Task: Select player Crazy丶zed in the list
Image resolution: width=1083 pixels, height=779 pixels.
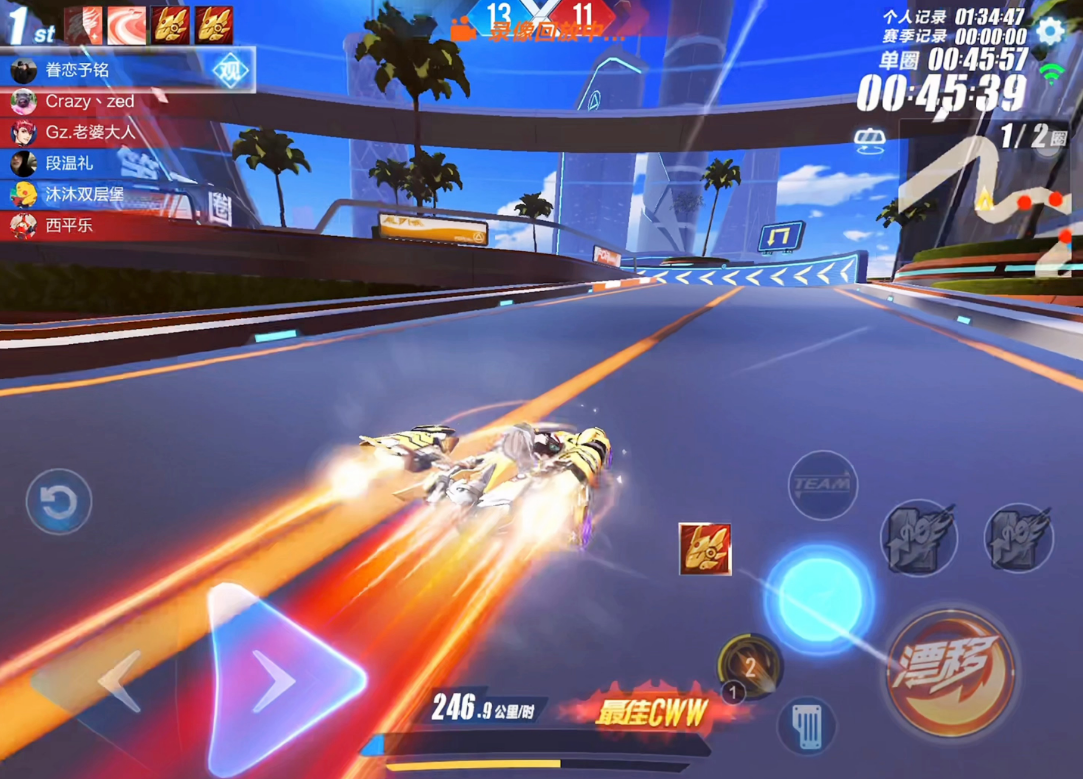Action: 90,101
